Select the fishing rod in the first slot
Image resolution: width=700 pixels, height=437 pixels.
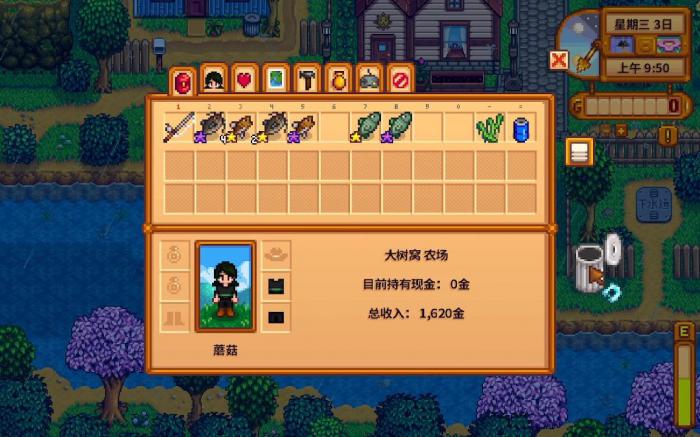(180, 128)
